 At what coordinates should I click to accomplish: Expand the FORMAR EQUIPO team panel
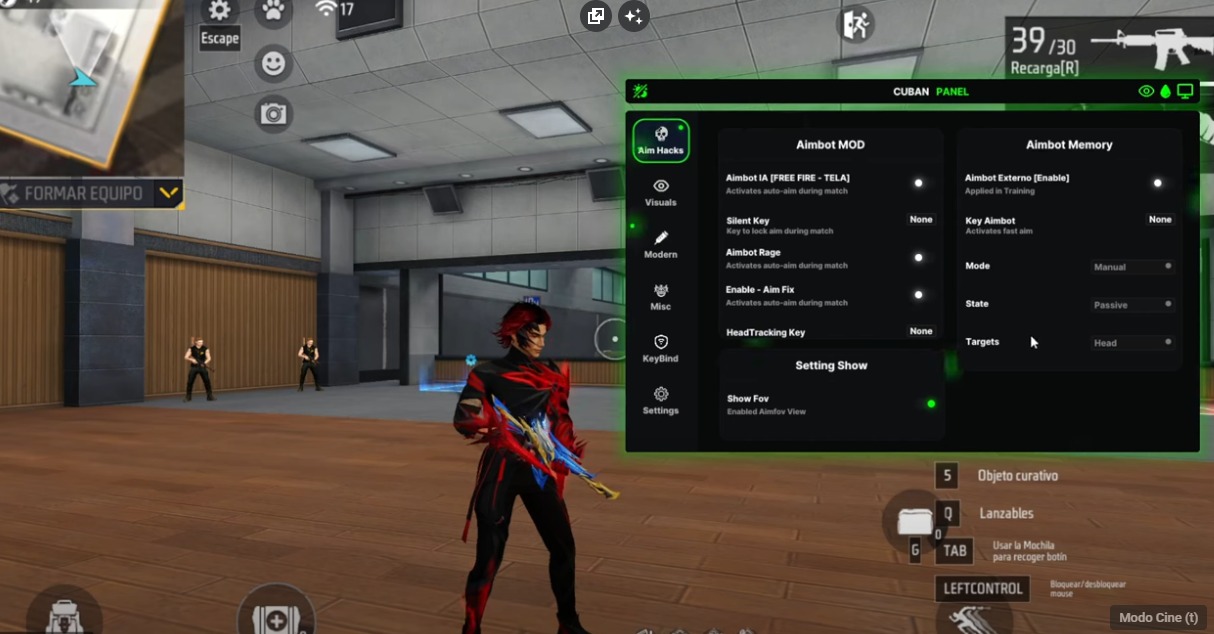[169, 193]
